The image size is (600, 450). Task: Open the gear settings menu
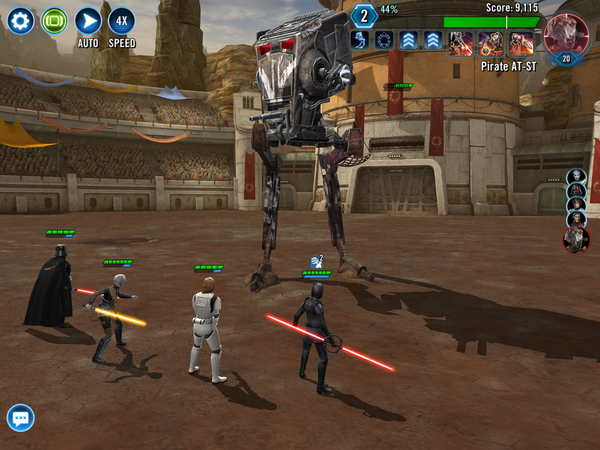21,21
